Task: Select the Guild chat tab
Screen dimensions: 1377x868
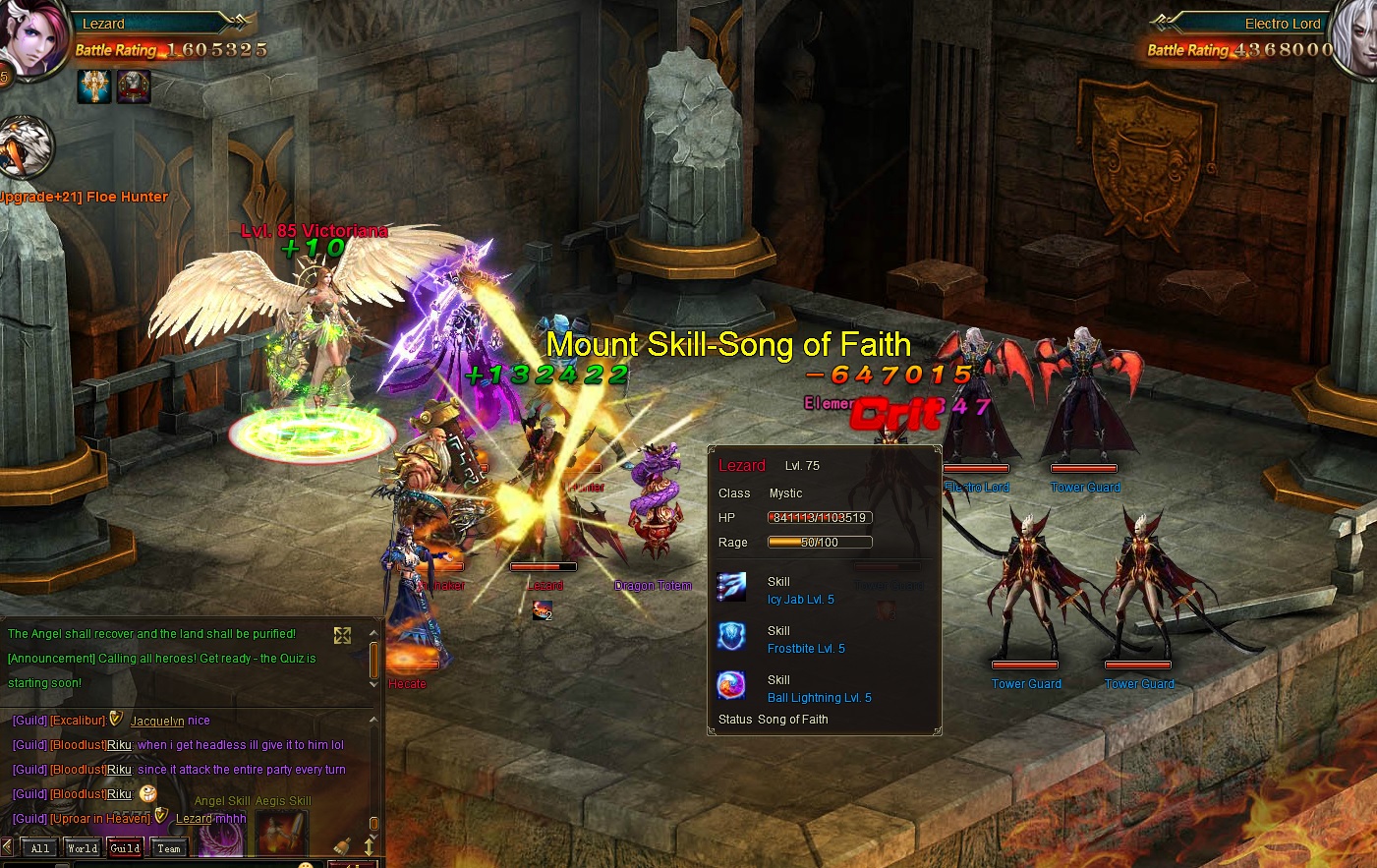Action: pos(125,848)
